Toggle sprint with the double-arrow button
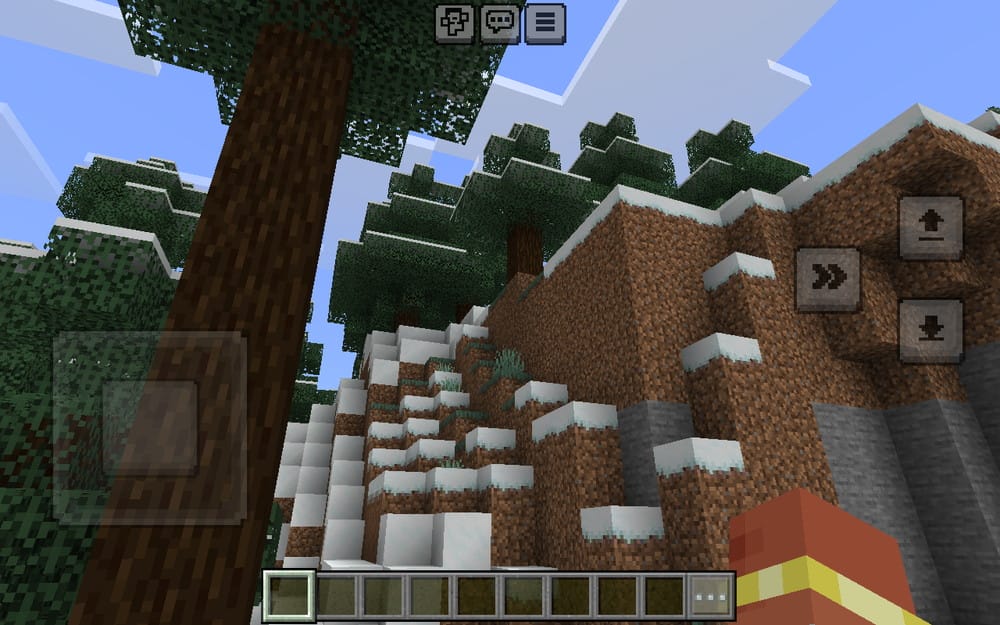The image size is (1000, 625). click(x=828, y=279)
